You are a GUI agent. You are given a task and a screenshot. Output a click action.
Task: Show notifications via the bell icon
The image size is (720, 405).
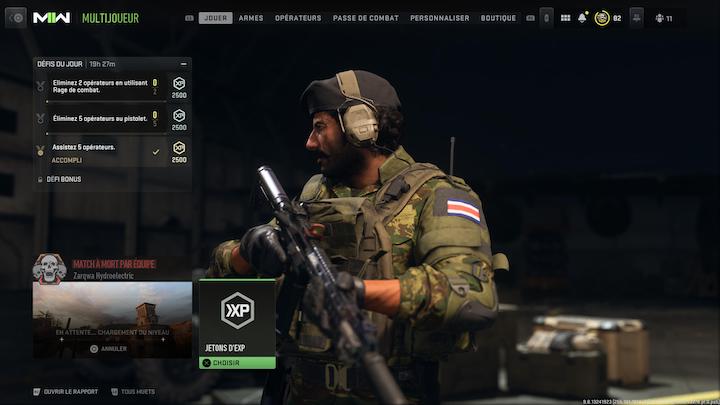(x=582, y=18)
